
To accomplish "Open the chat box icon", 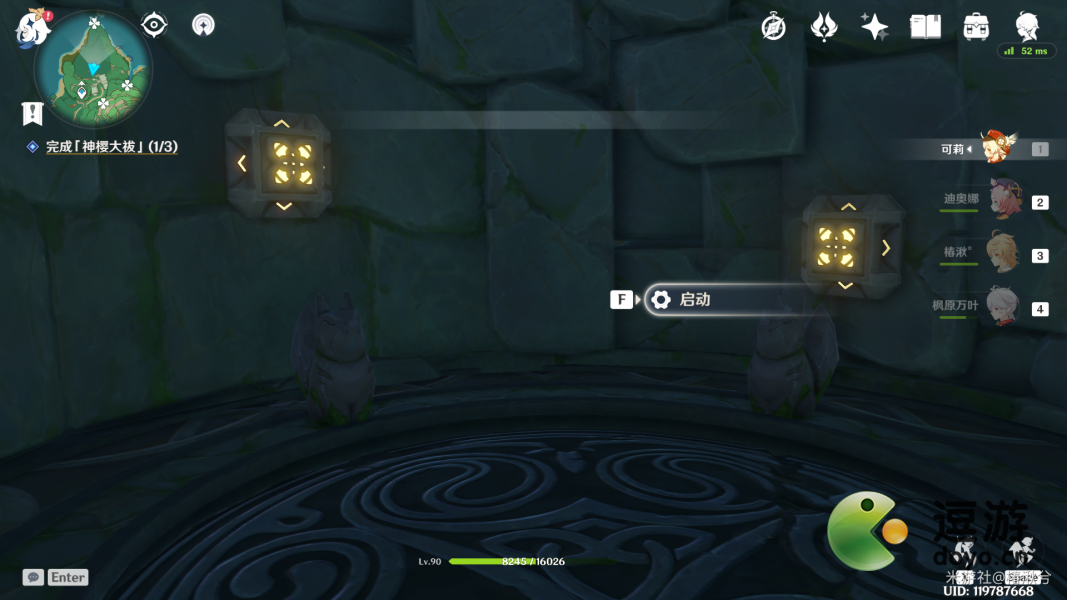I will click(x=33, y=577).
